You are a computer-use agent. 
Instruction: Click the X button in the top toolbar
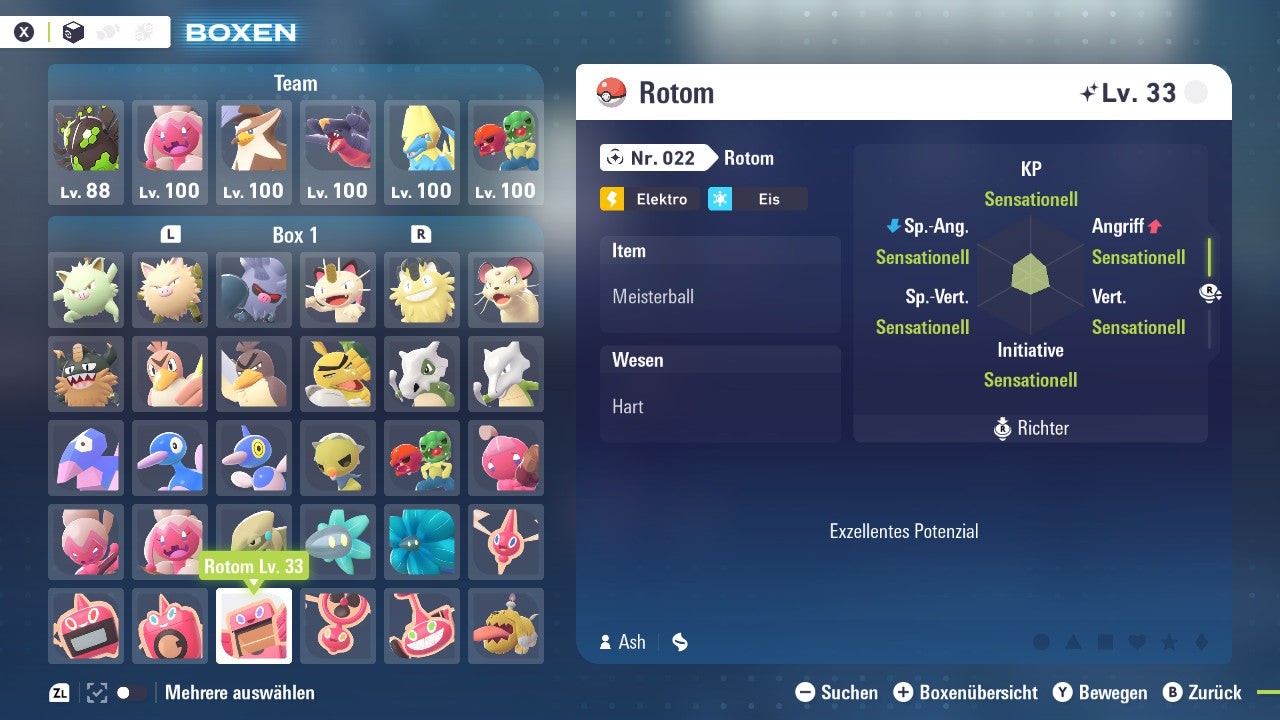pos(23,31)
